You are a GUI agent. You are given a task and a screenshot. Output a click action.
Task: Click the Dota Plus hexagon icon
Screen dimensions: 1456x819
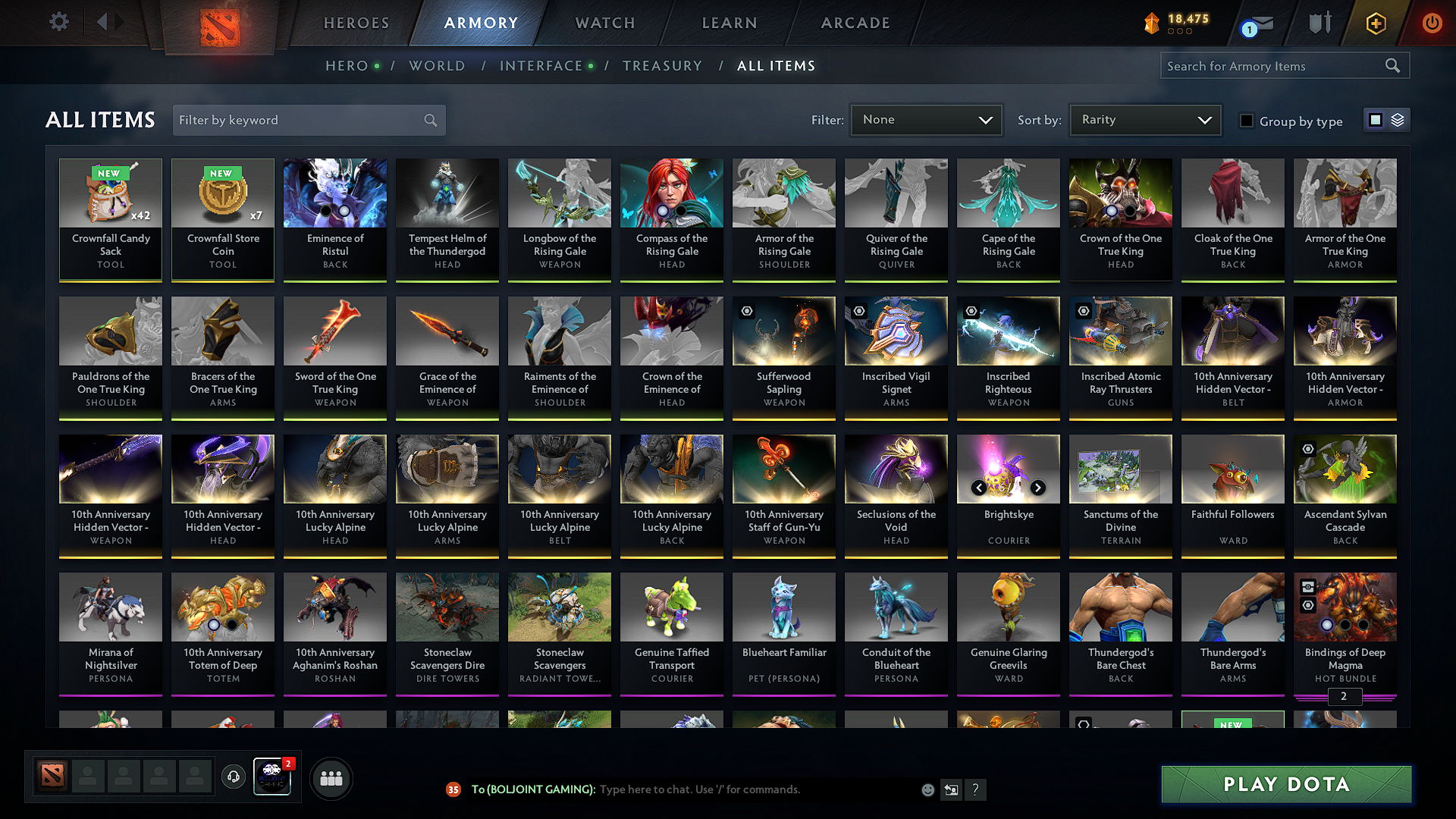[1375, 23]
